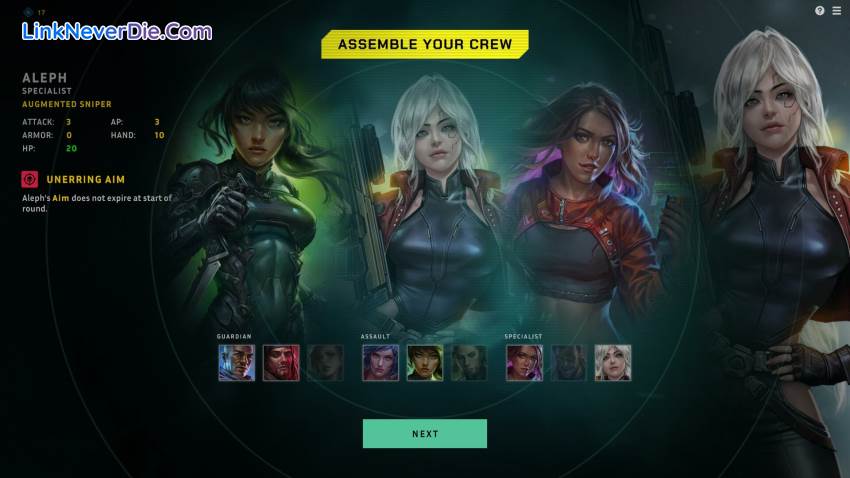Open the hamburger menu
Viewport: 850px width, 478px height.
[x=836, y=10]
